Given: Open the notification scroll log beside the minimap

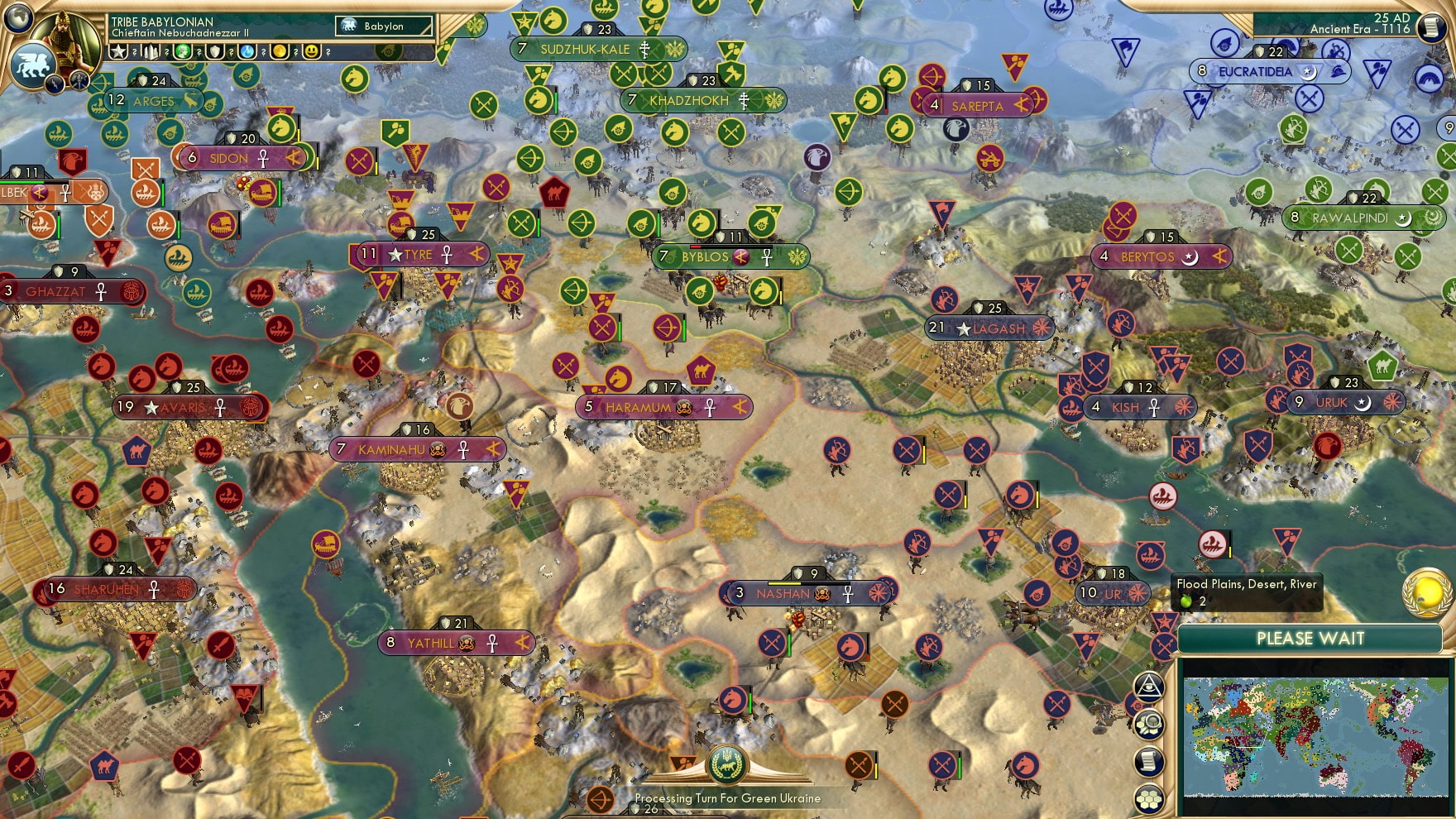Looking at the screenshot, I should (x=1149, y=759).
